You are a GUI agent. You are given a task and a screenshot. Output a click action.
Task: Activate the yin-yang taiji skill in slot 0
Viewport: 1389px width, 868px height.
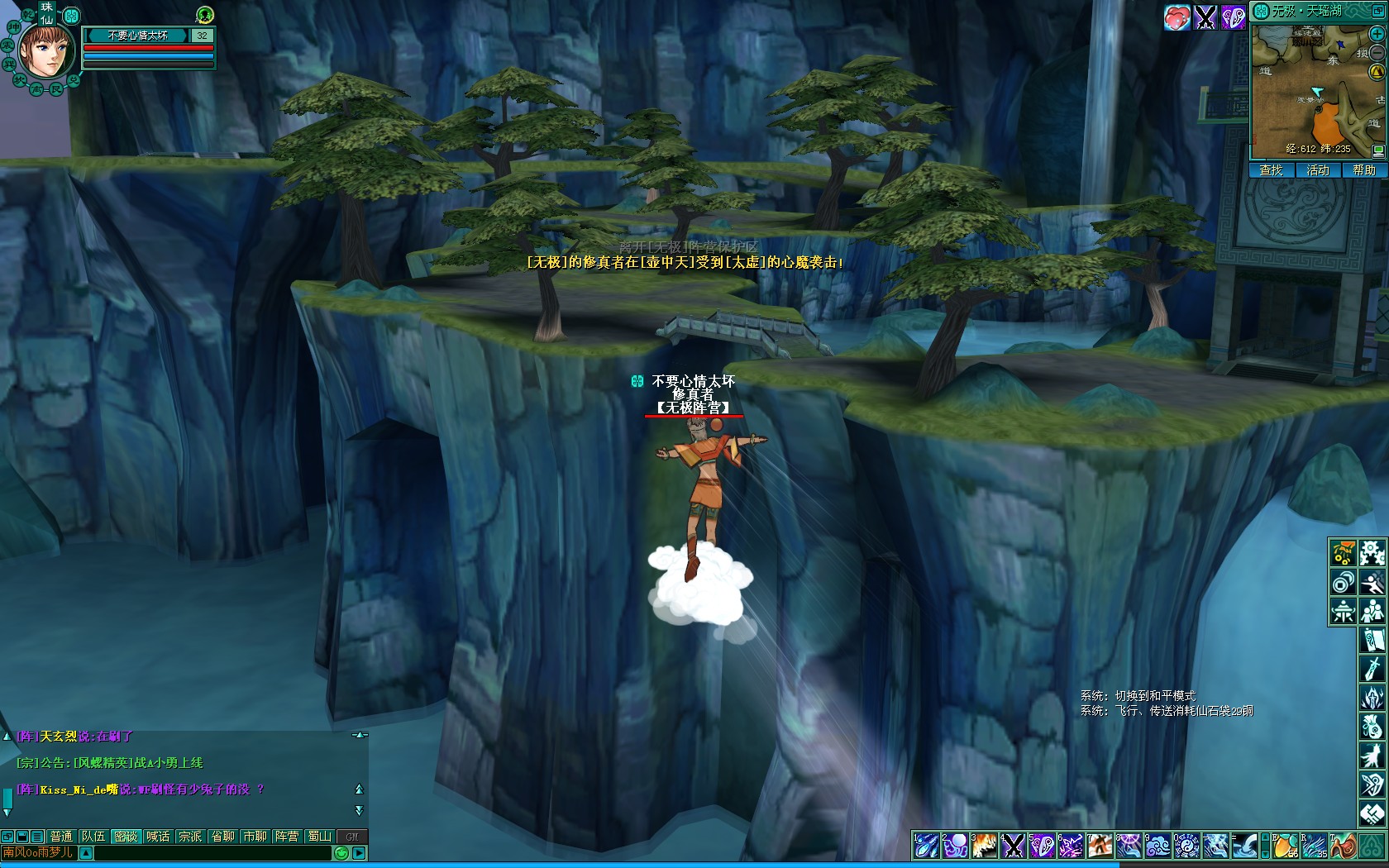1186,846
